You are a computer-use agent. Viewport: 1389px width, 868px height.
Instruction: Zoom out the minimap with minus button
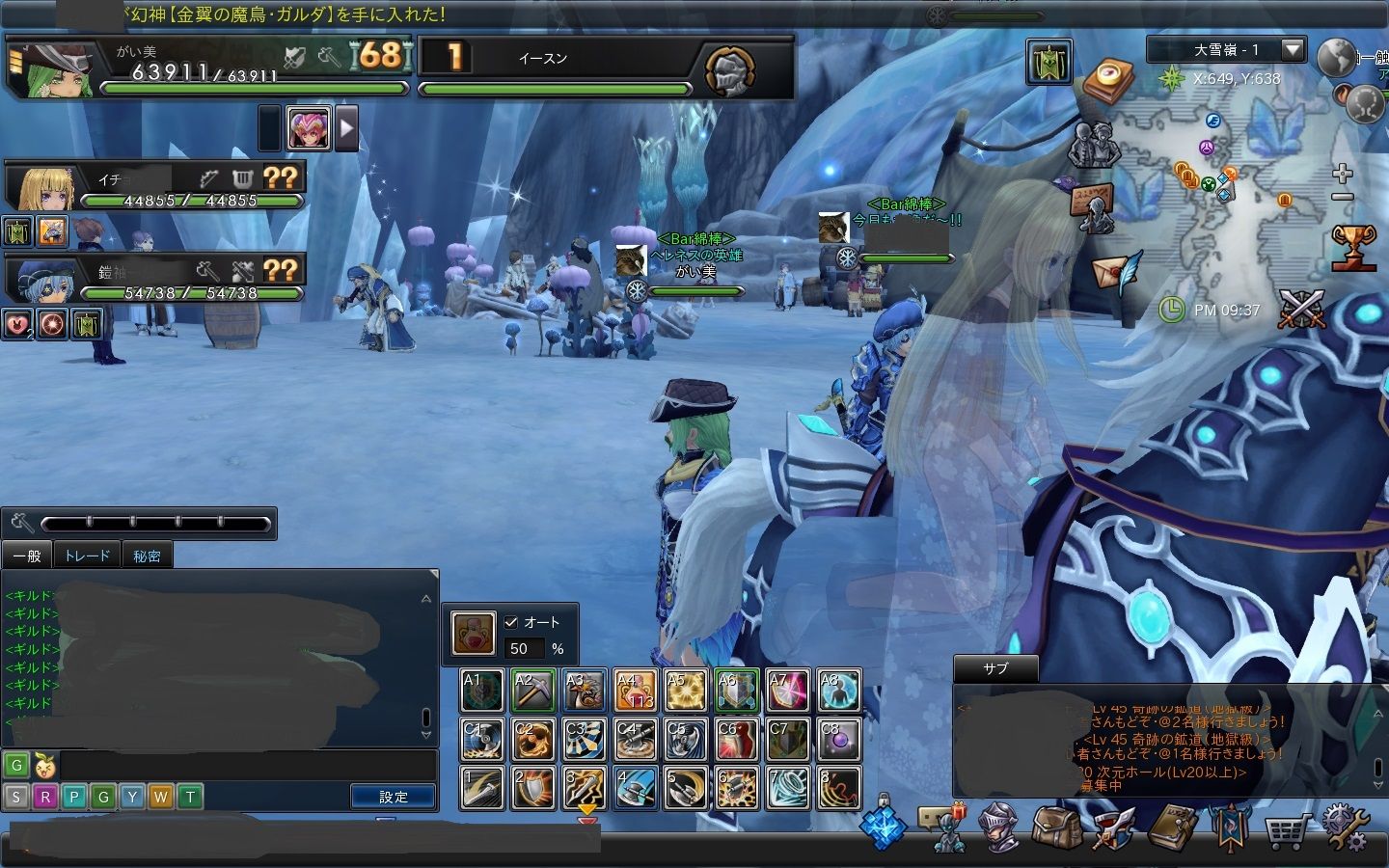[x=1342, y=197]
